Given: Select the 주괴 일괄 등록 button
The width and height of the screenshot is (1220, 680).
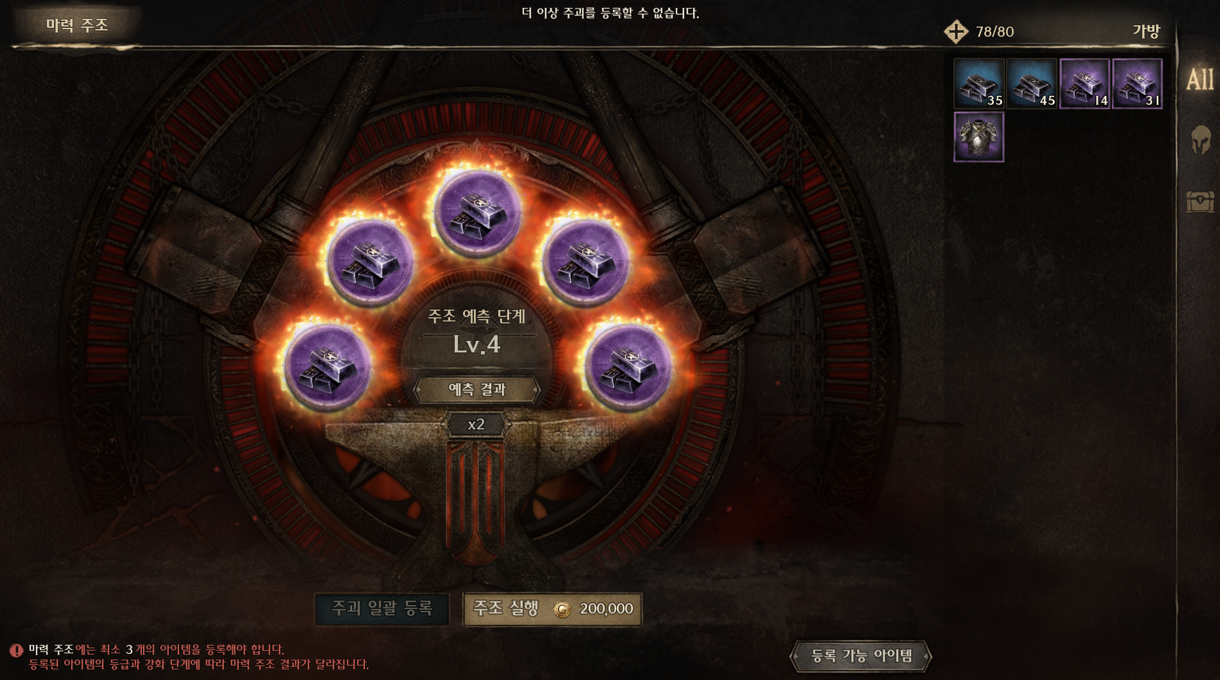Looking at the screenshot, I should click(x=382, y=609).
